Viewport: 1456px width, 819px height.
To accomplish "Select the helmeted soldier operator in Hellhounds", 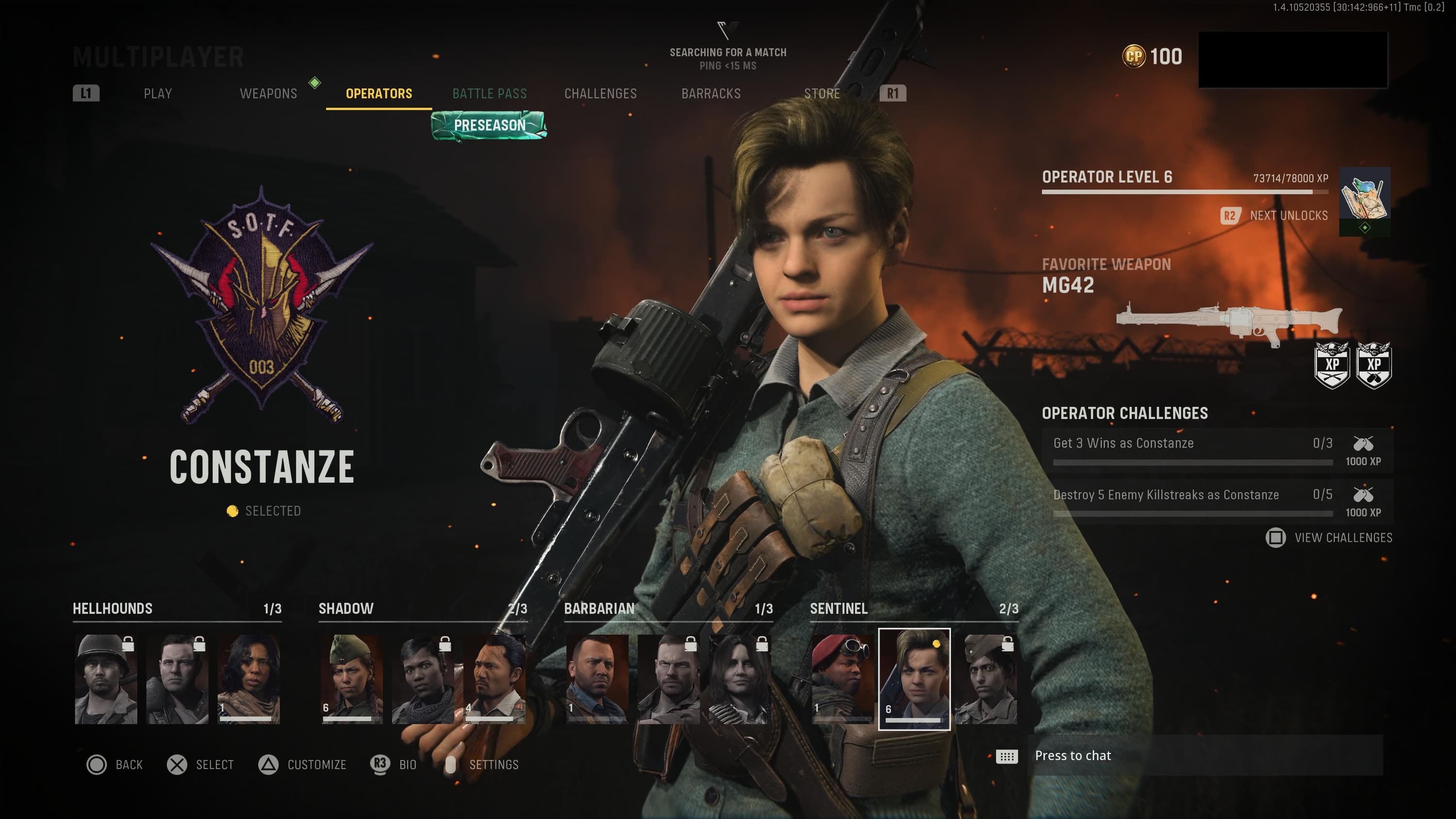I will (106, 679).
